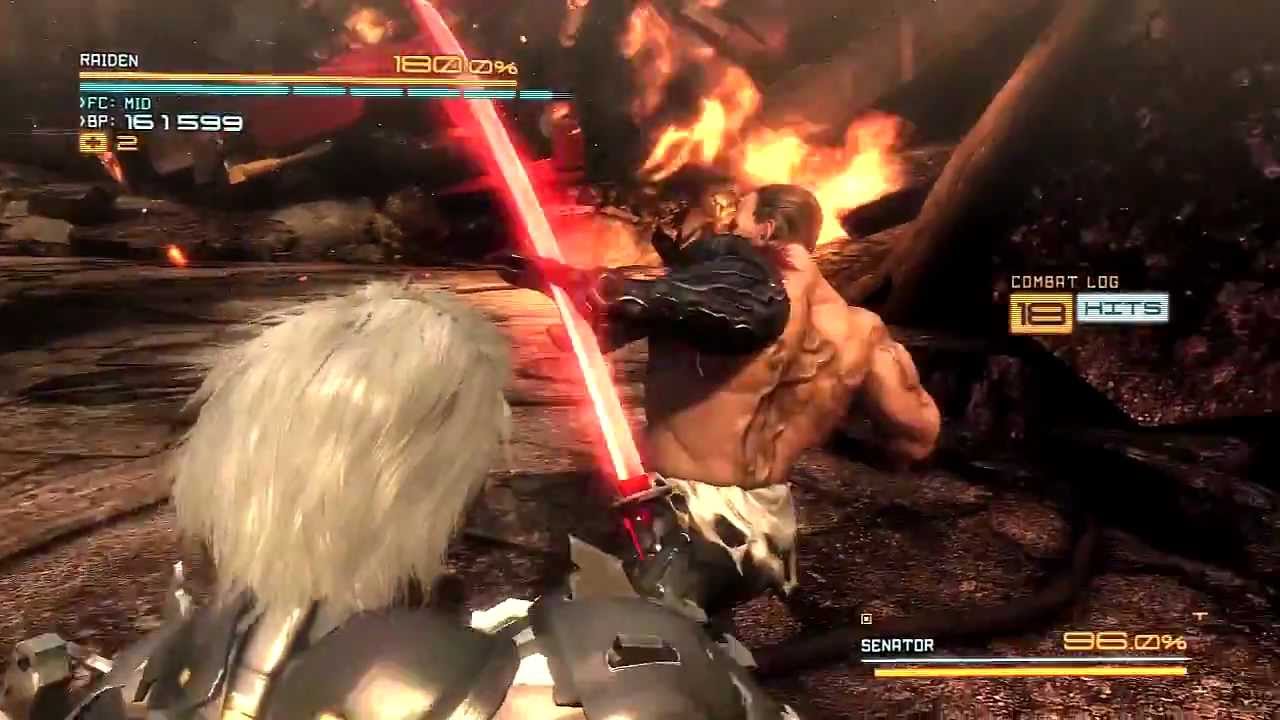The width and height of the screenshot is (1280, 720).
Task: Click the 18 HITS counter badge
Action: [1089, 311]
